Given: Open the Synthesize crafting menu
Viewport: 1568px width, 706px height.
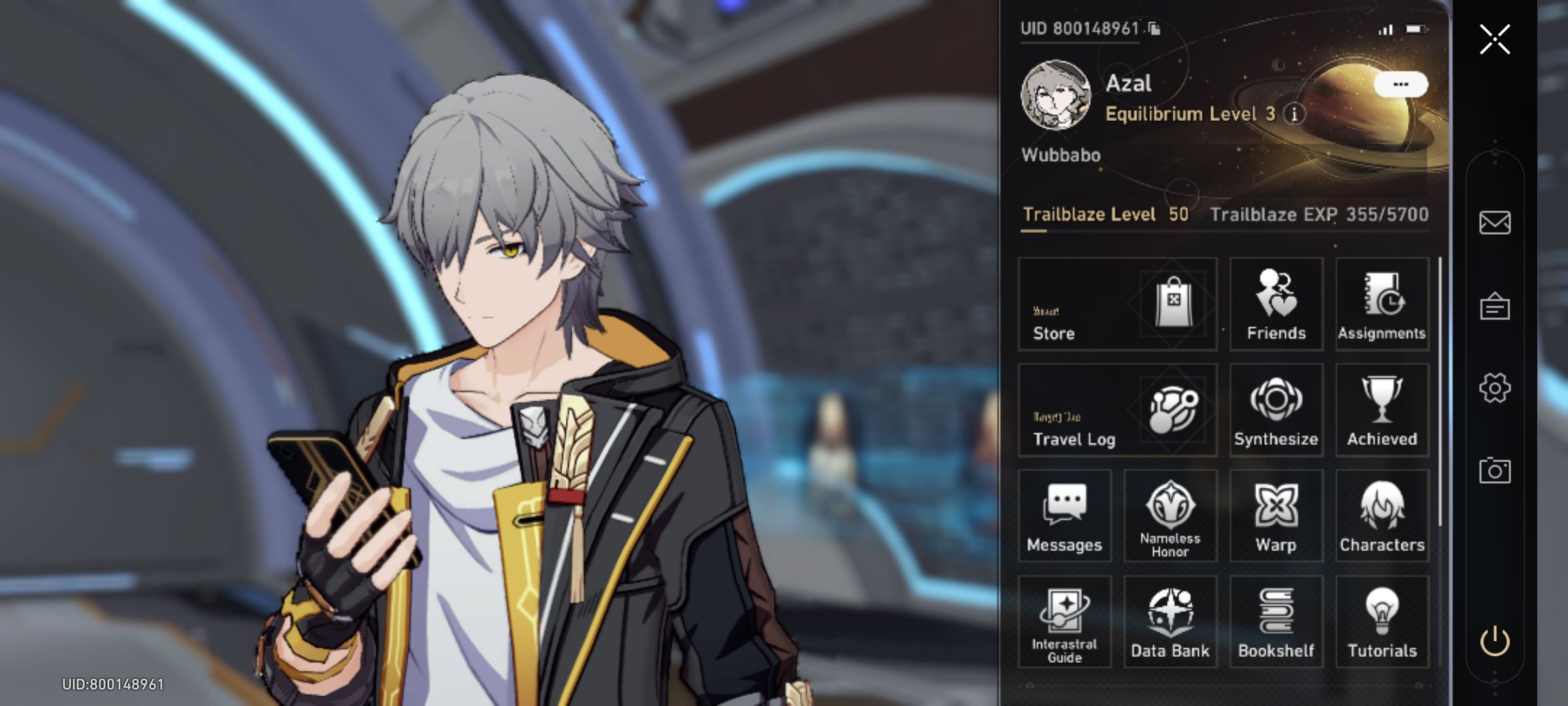Looking at the screenshot, I should click(x=1275, y=410).
